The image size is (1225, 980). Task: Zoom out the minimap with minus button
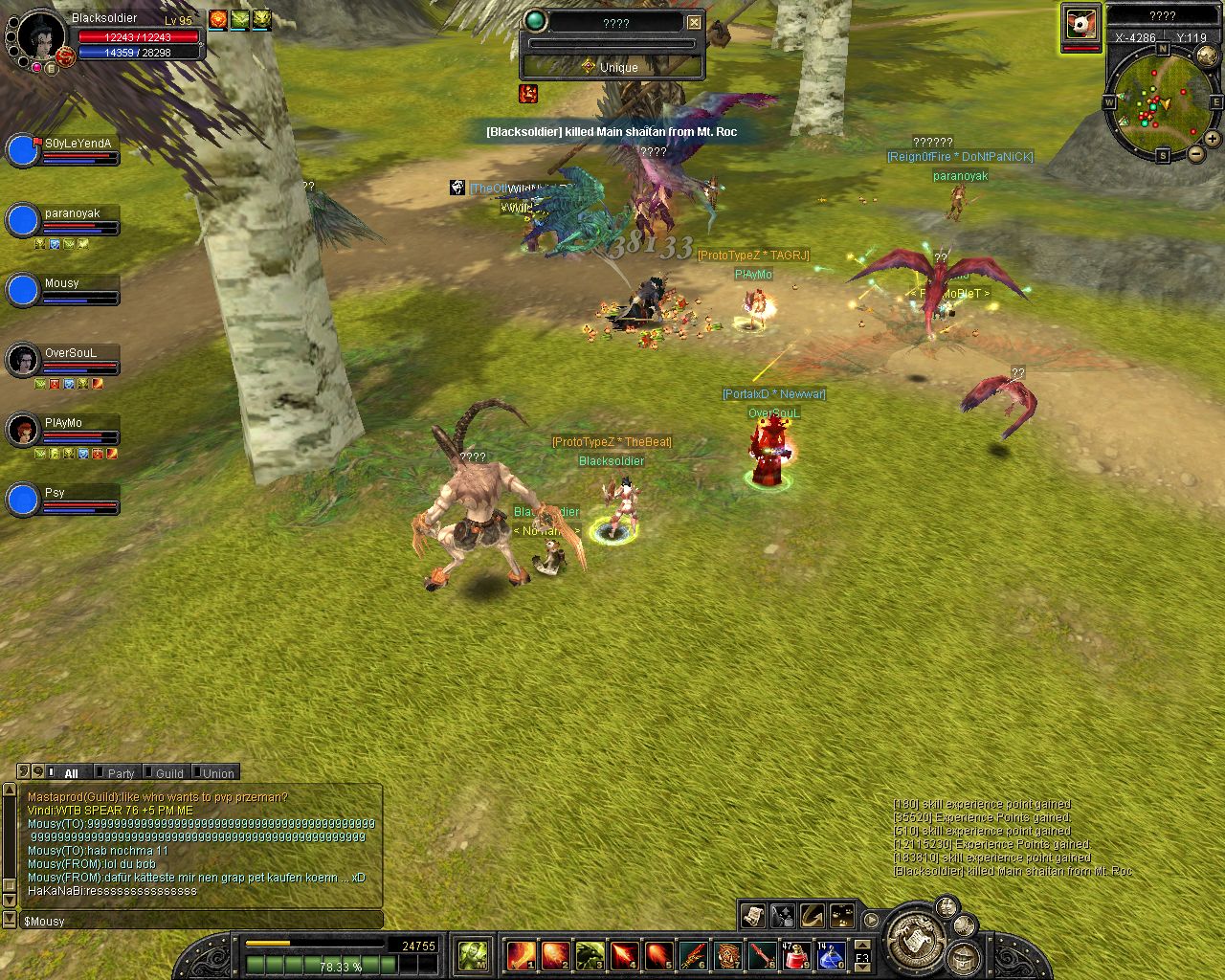tap(1196, 155)
